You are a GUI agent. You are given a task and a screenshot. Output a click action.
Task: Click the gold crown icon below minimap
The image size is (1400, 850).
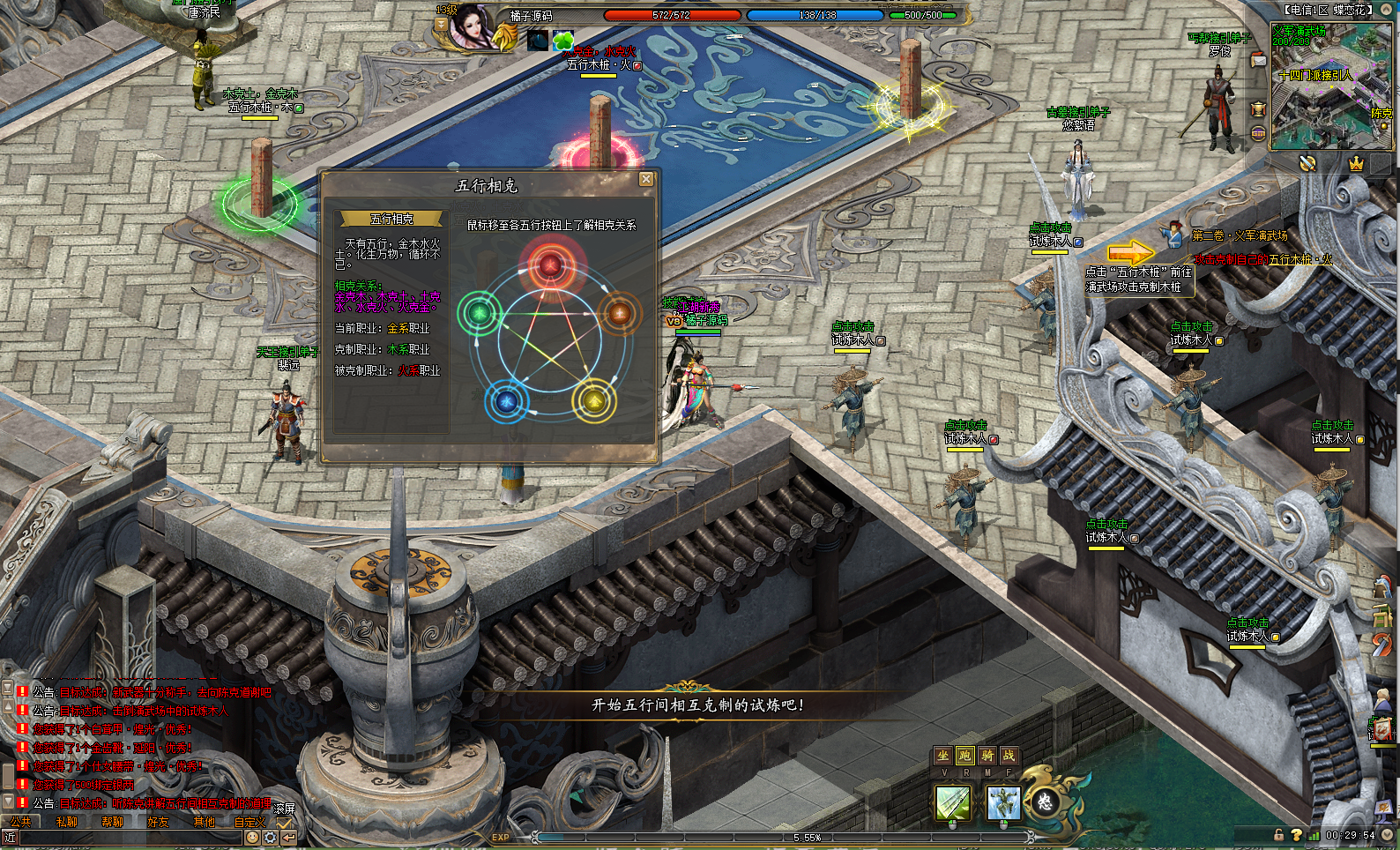click(x=1356, y=164)
